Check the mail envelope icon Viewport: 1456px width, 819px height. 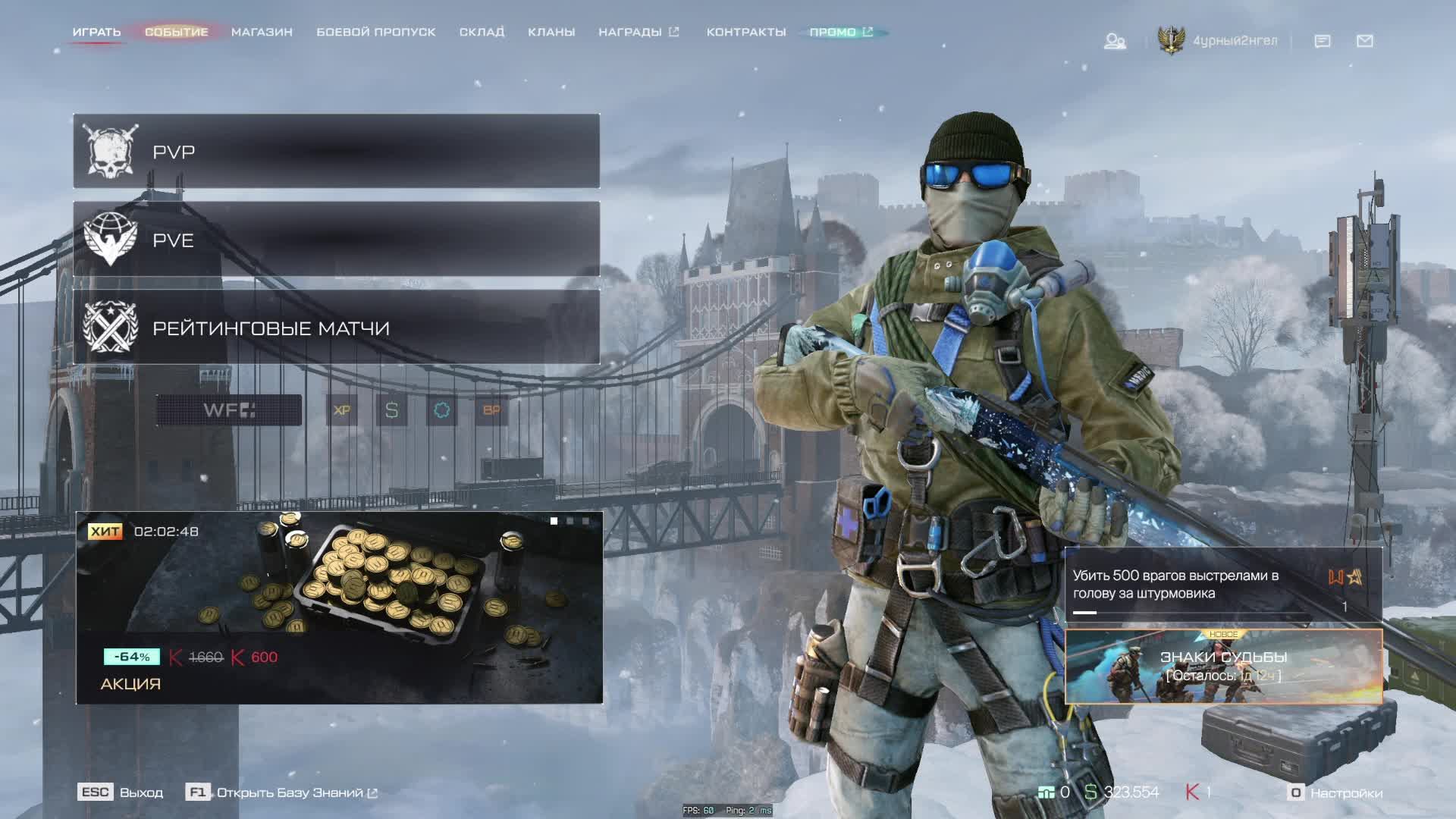(1364, 41)
